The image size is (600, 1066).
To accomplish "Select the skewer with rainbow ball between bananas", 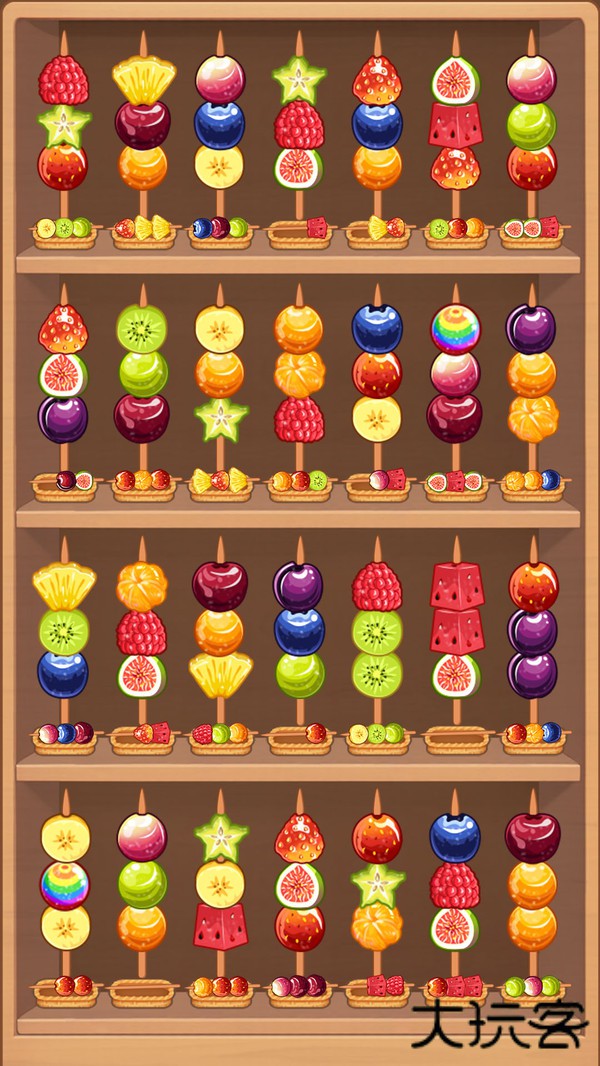I will 65,882.
